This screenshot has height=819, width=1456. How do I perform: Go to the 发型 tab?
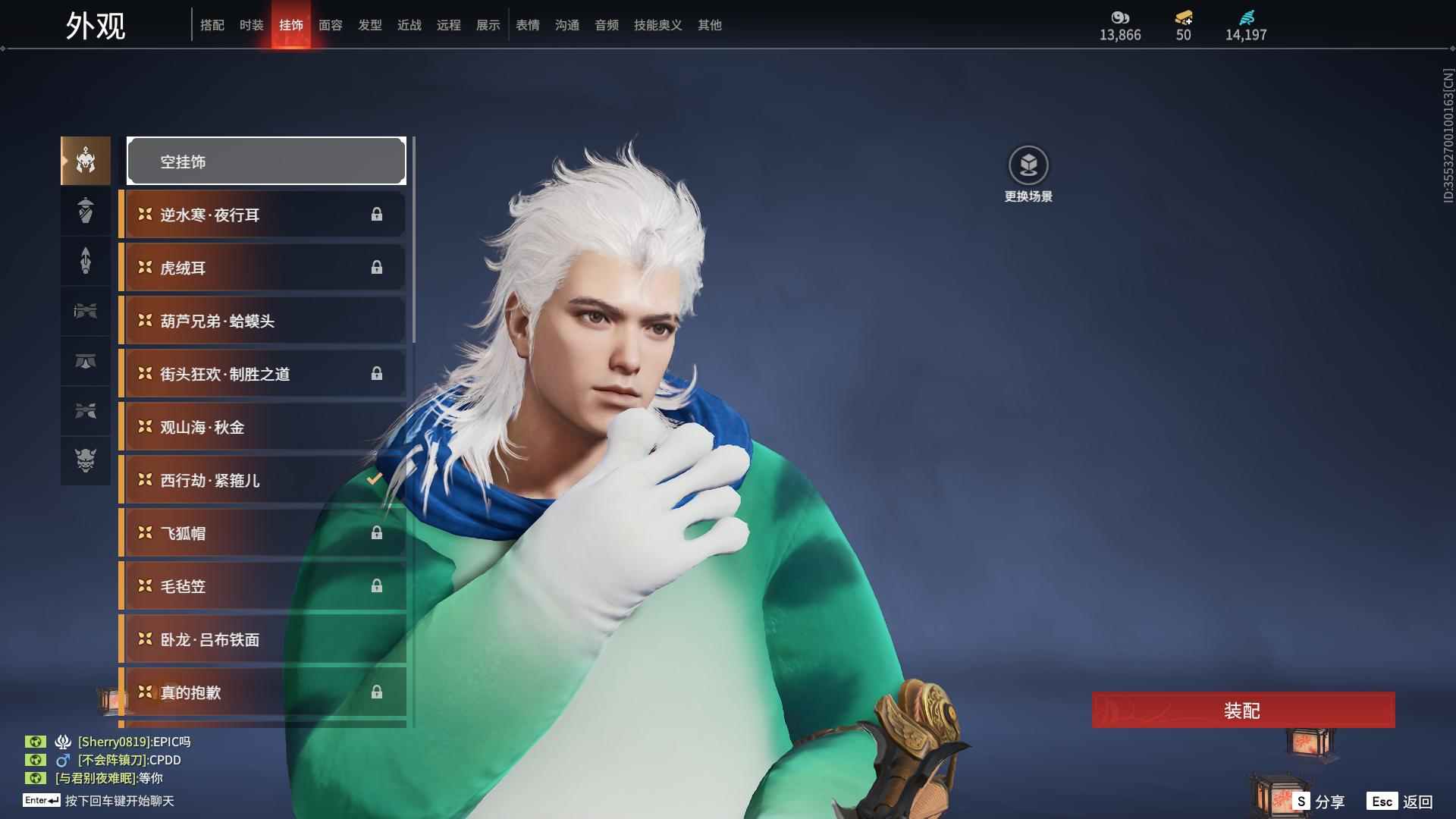tap(369, 25)
